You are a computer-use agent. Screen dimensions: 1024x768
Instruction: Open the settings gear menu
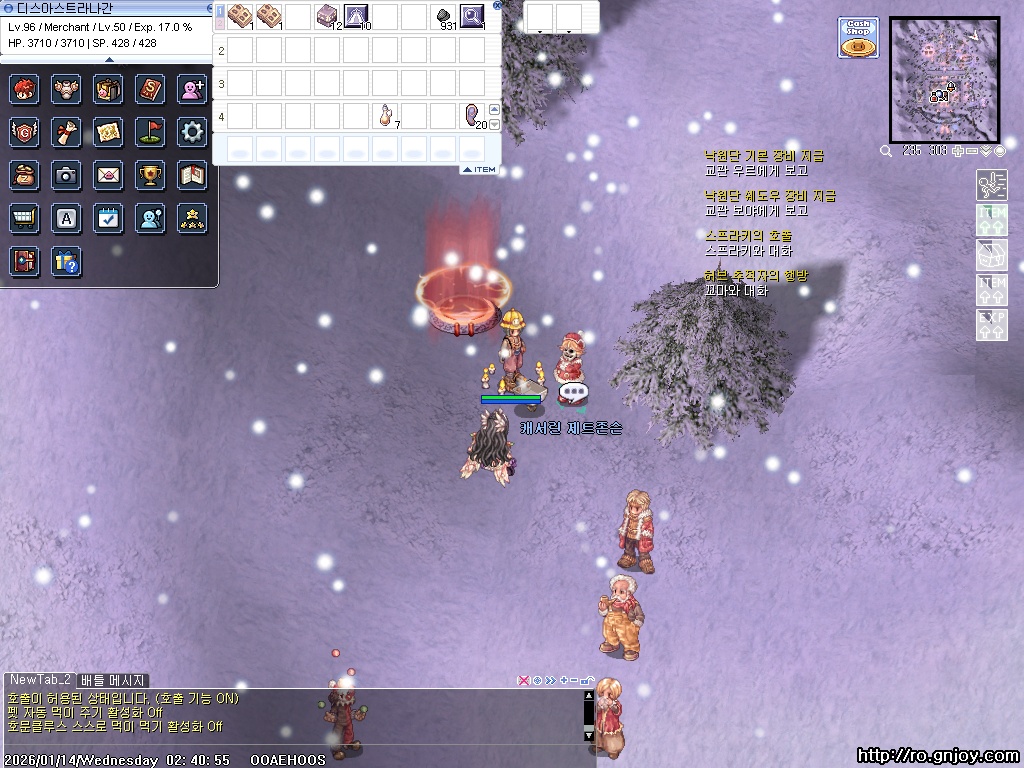pos(192,131)
